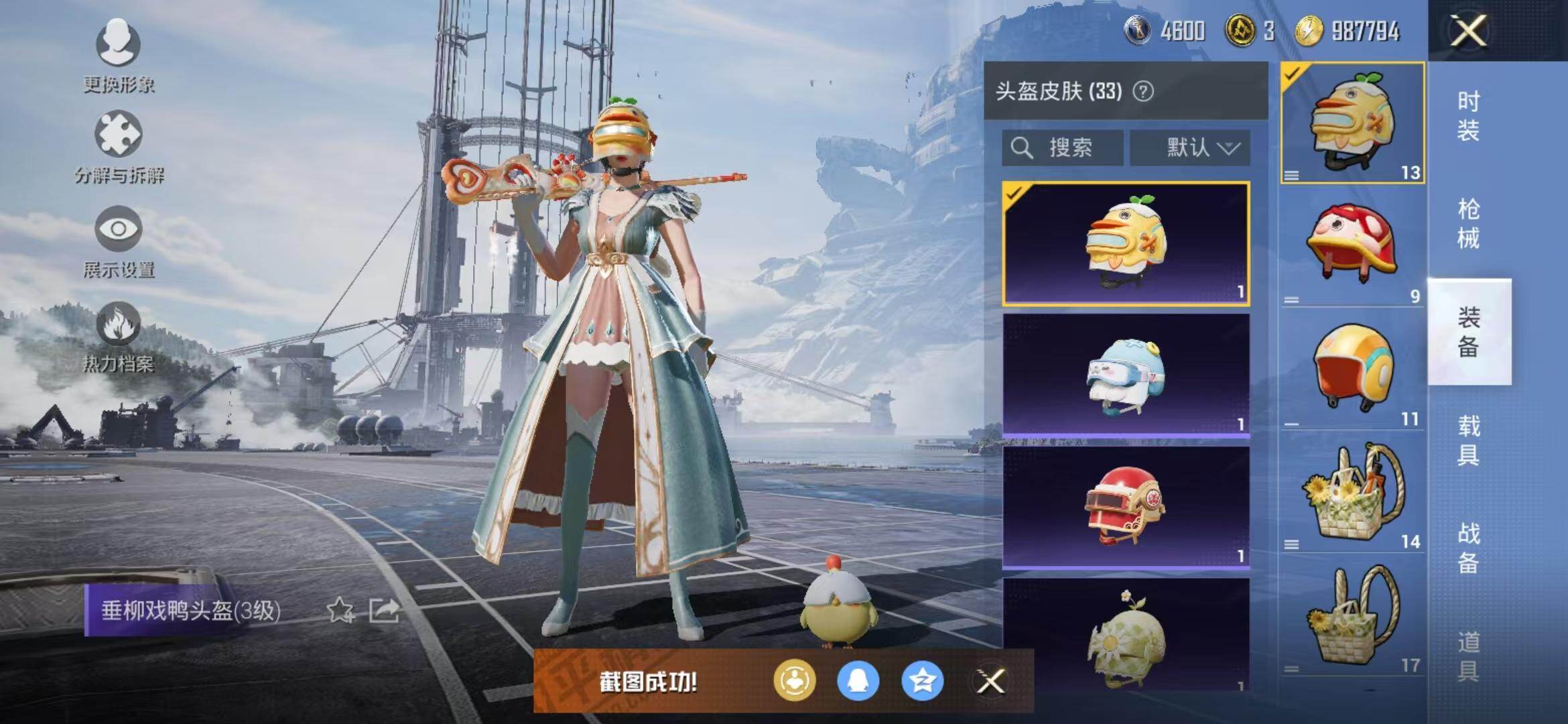Share the helmet using the arrow icon
The image size is (1568, 724).
[385, 610]
